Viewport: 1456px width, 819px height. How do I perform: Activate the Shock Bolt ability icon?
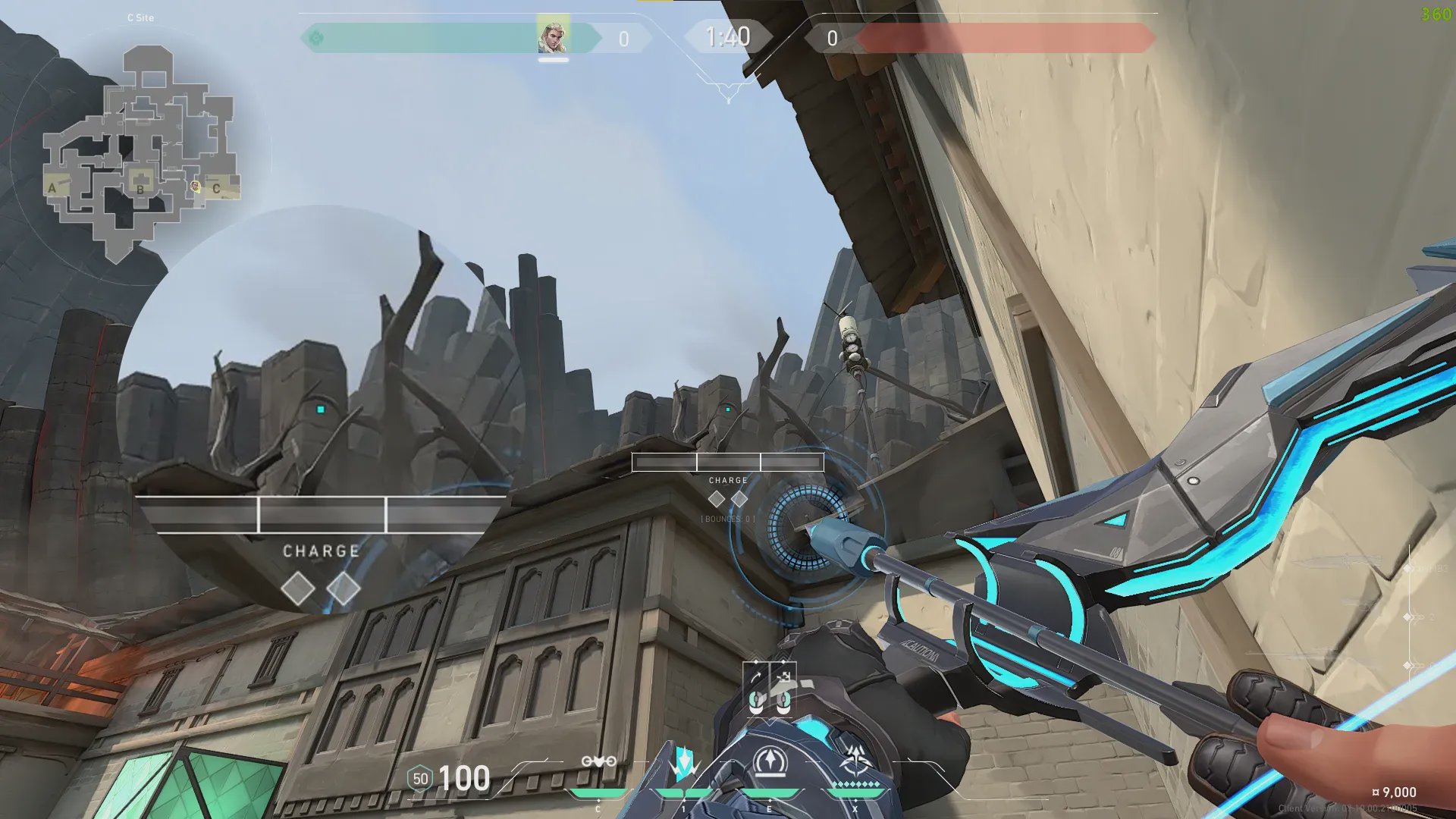[x=684, y=762]
